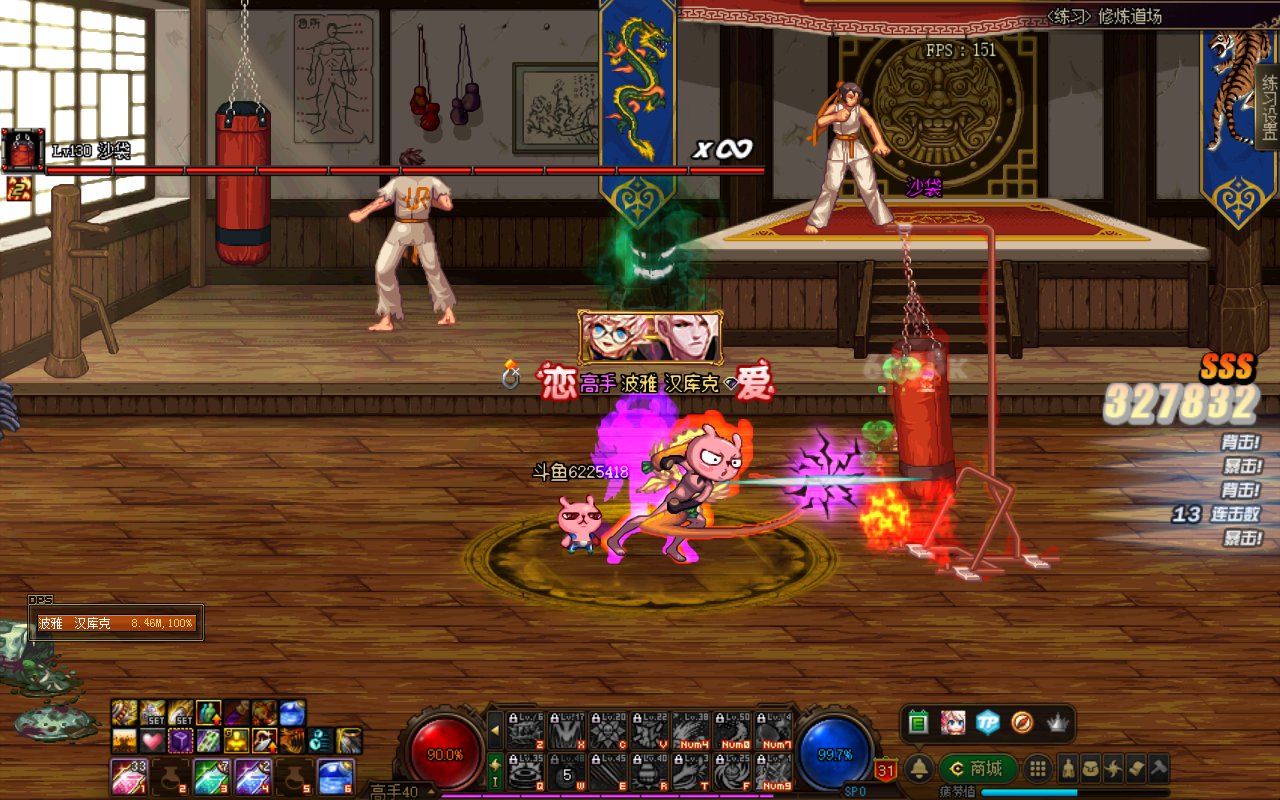This screenshot has height=800, width=1280.
Task: Click the yellow arrow skill bar toggle
Action: 494,730
